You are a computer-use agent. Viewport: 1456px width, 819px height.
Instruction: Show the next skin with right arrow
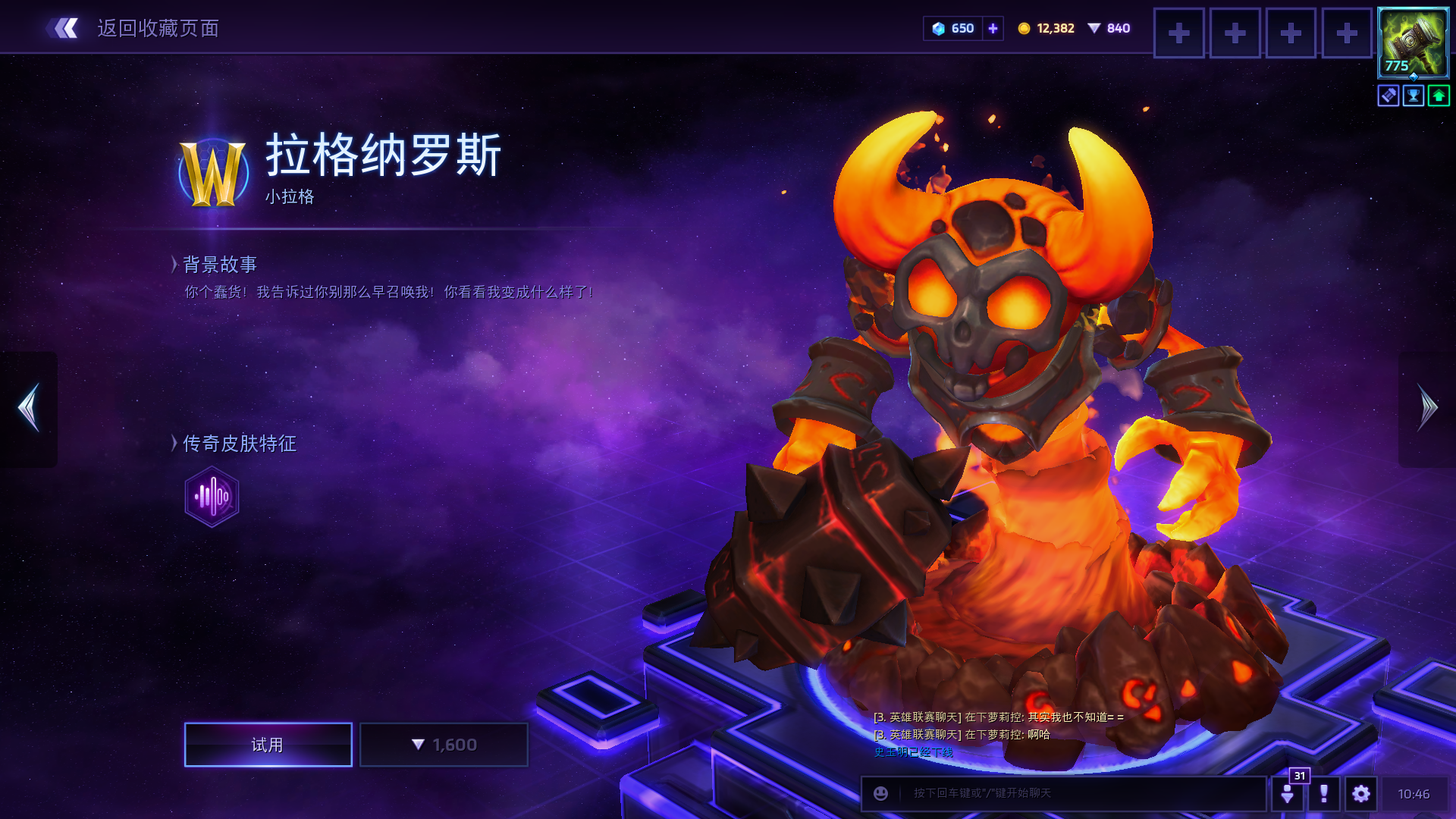(x=1427, y=408)
